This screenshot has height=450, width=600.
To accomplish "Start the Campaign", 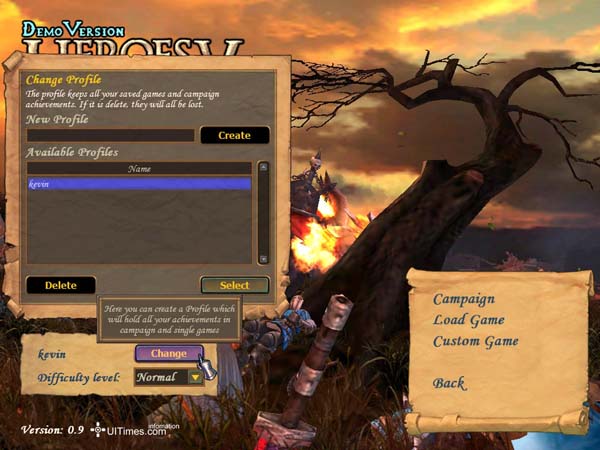I will pyautogui.click(x=463, y=299).
